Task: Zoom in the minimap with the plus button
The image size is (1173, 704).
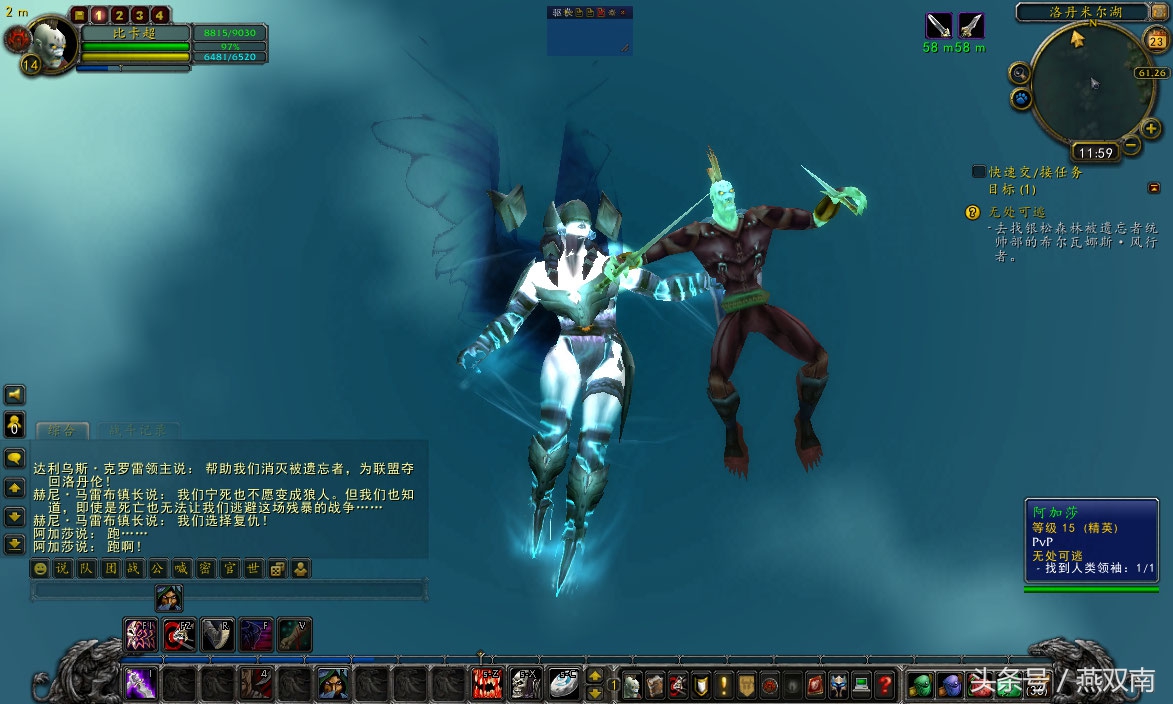Action: tap(1151, 128)
